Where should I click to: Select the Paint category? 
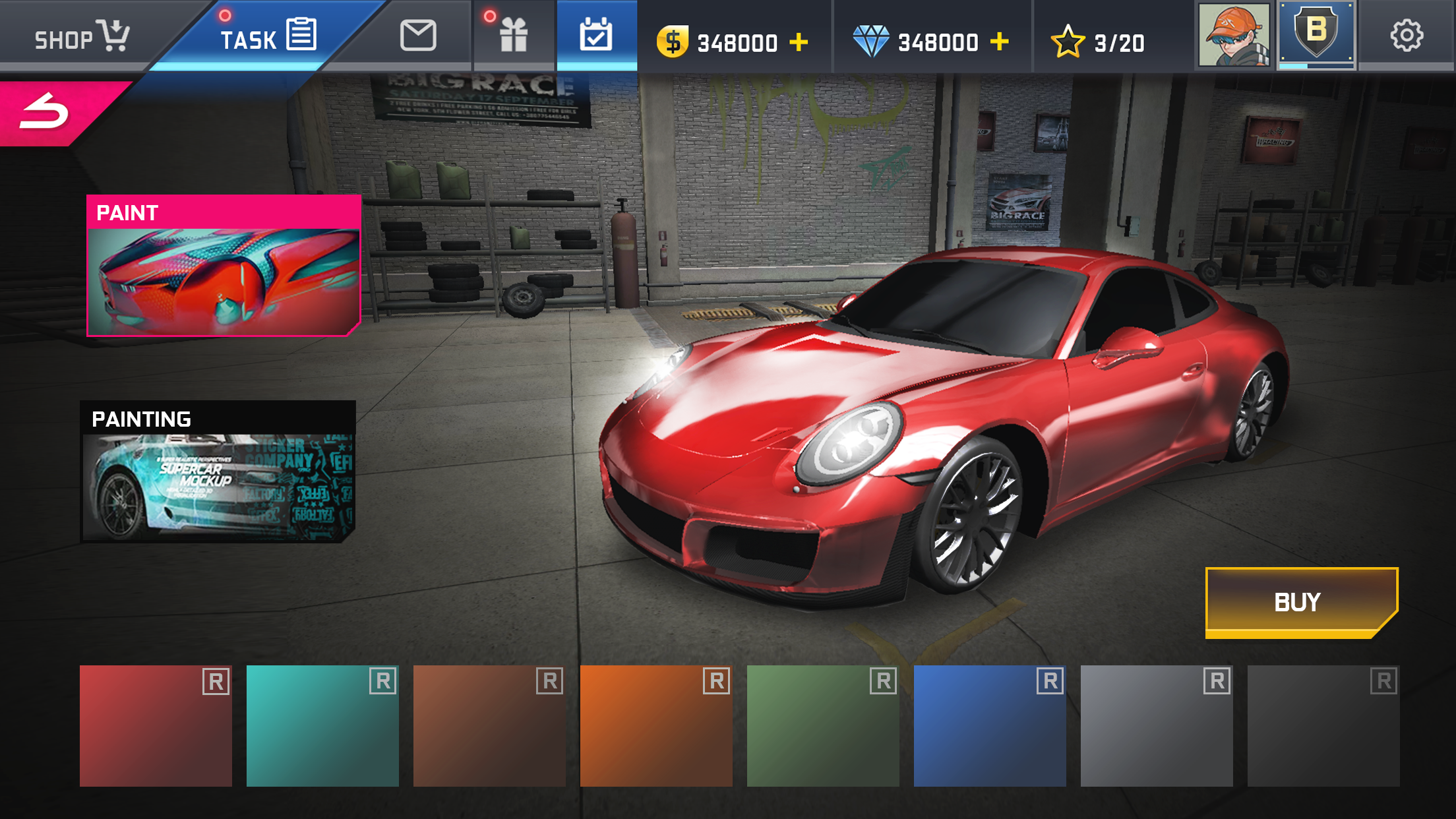point(223,265)
